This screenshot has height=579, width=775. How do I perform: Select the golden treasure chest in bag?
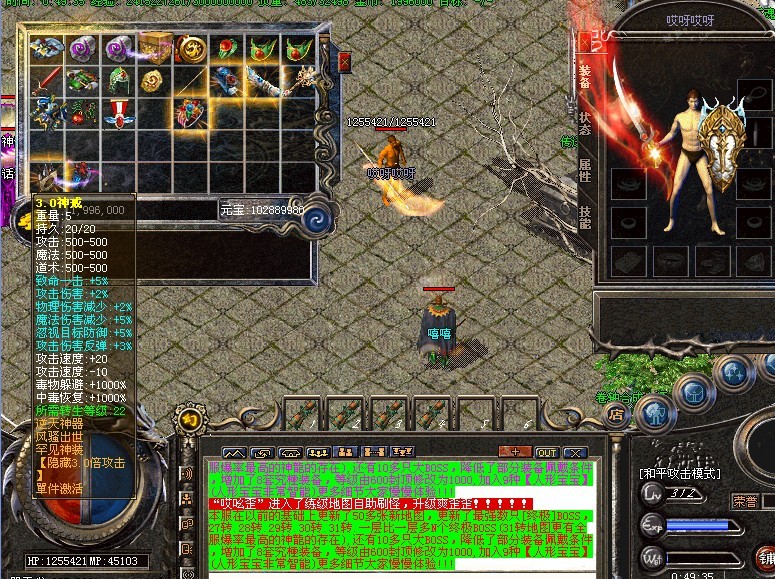(155, 48)
